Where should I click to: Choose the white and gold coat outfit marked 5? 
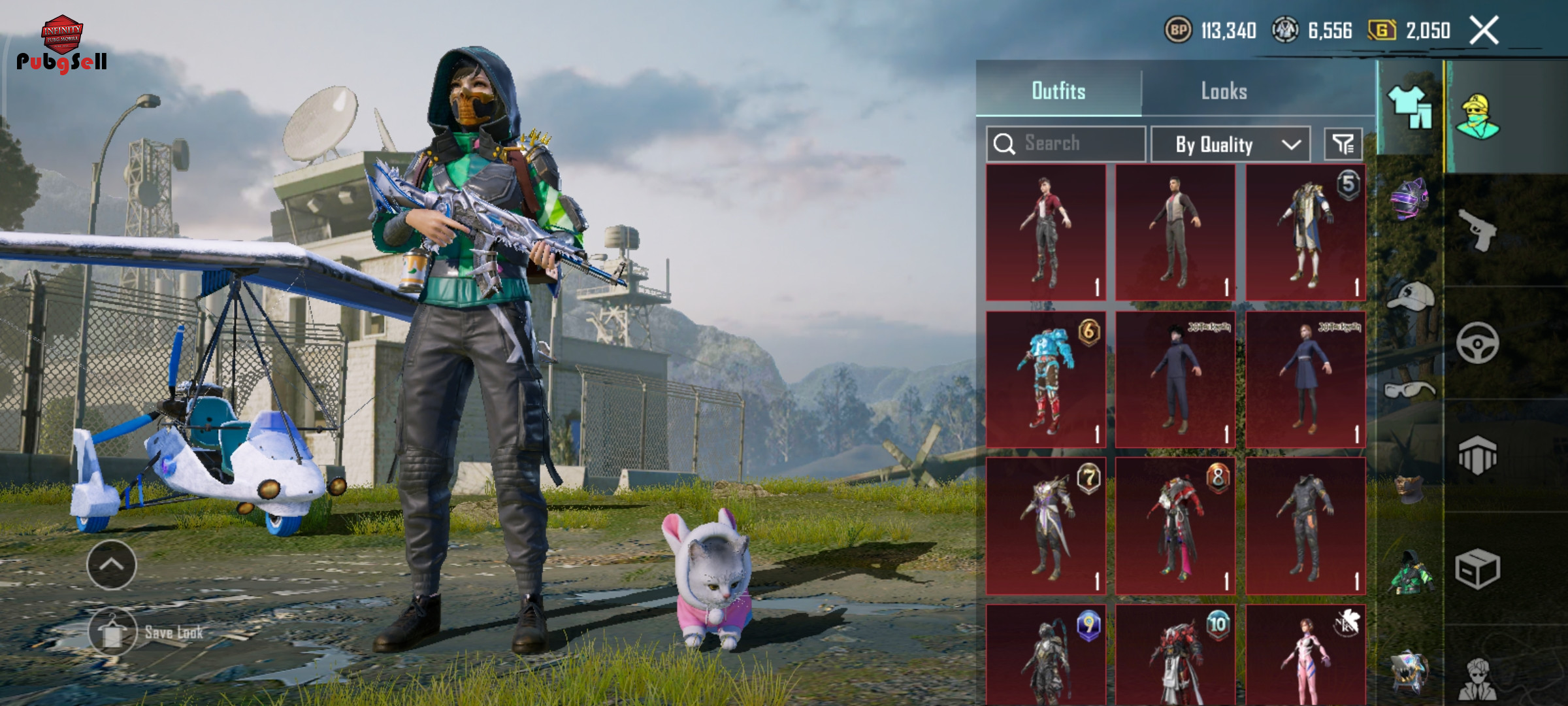[x=1305, y=233]
